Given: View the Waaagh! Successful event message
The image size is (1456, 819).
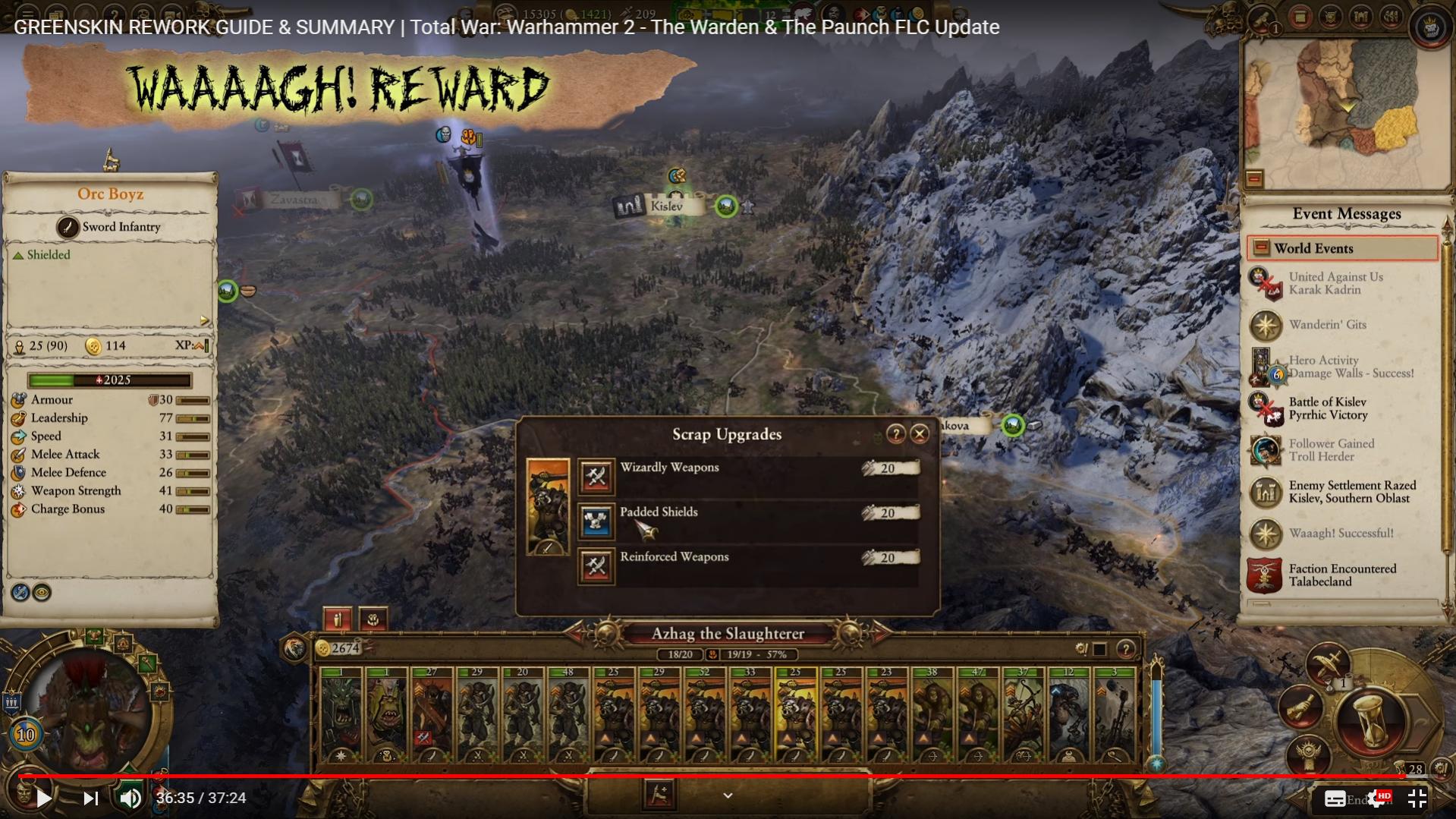Looking at the screenshot, I should [x=1340, y=534].
